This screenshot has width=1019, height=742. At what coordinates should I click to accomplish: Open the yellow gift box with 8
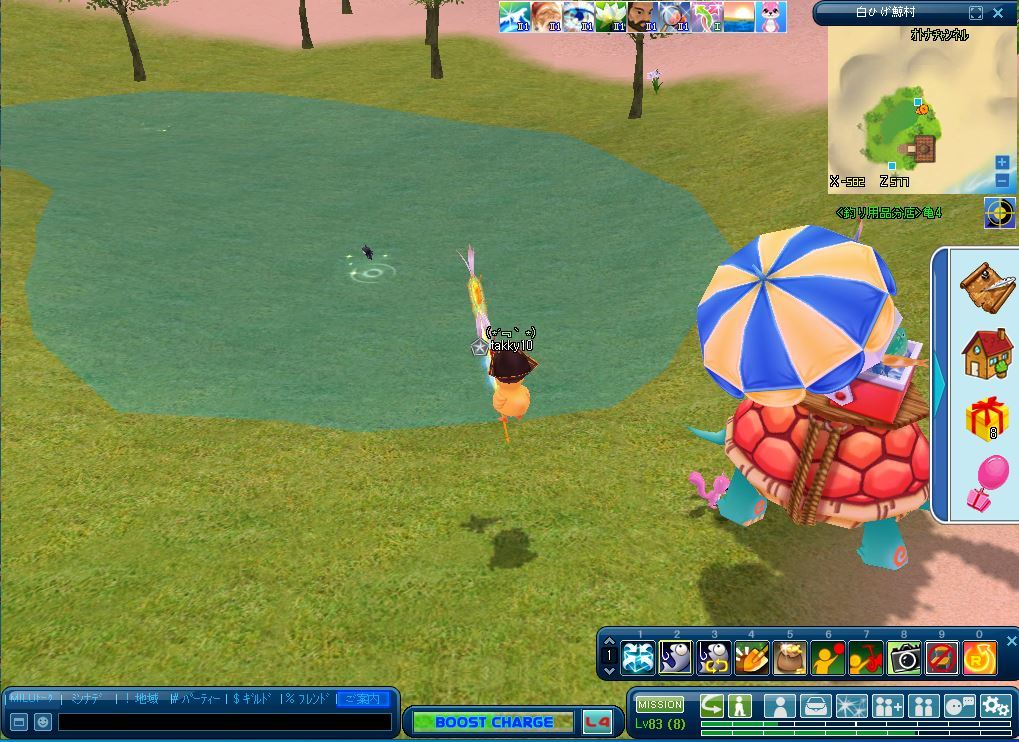coord(987,418)
